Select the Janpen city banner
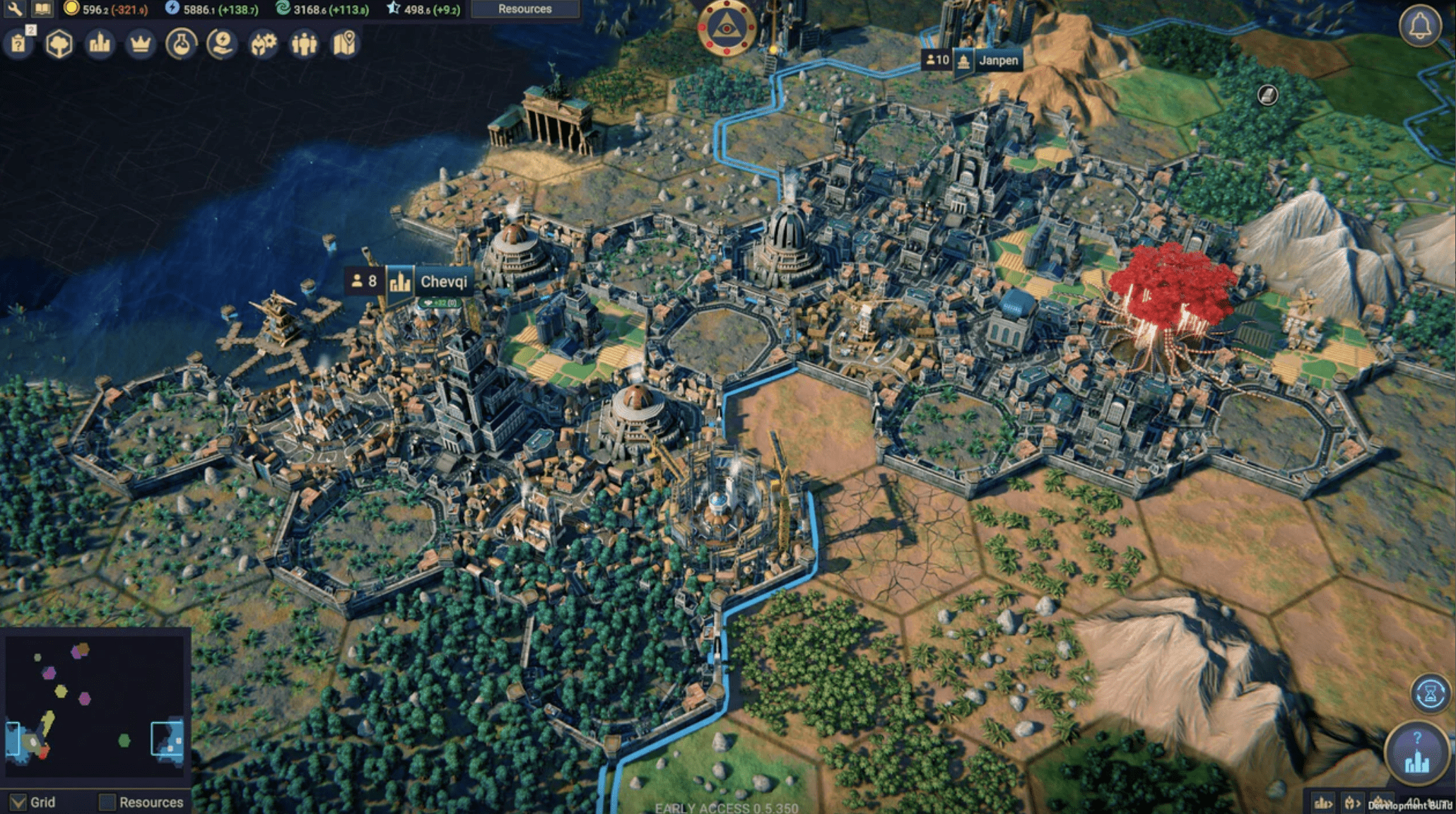Screen dimensions: 1456x814 point(997,61)
